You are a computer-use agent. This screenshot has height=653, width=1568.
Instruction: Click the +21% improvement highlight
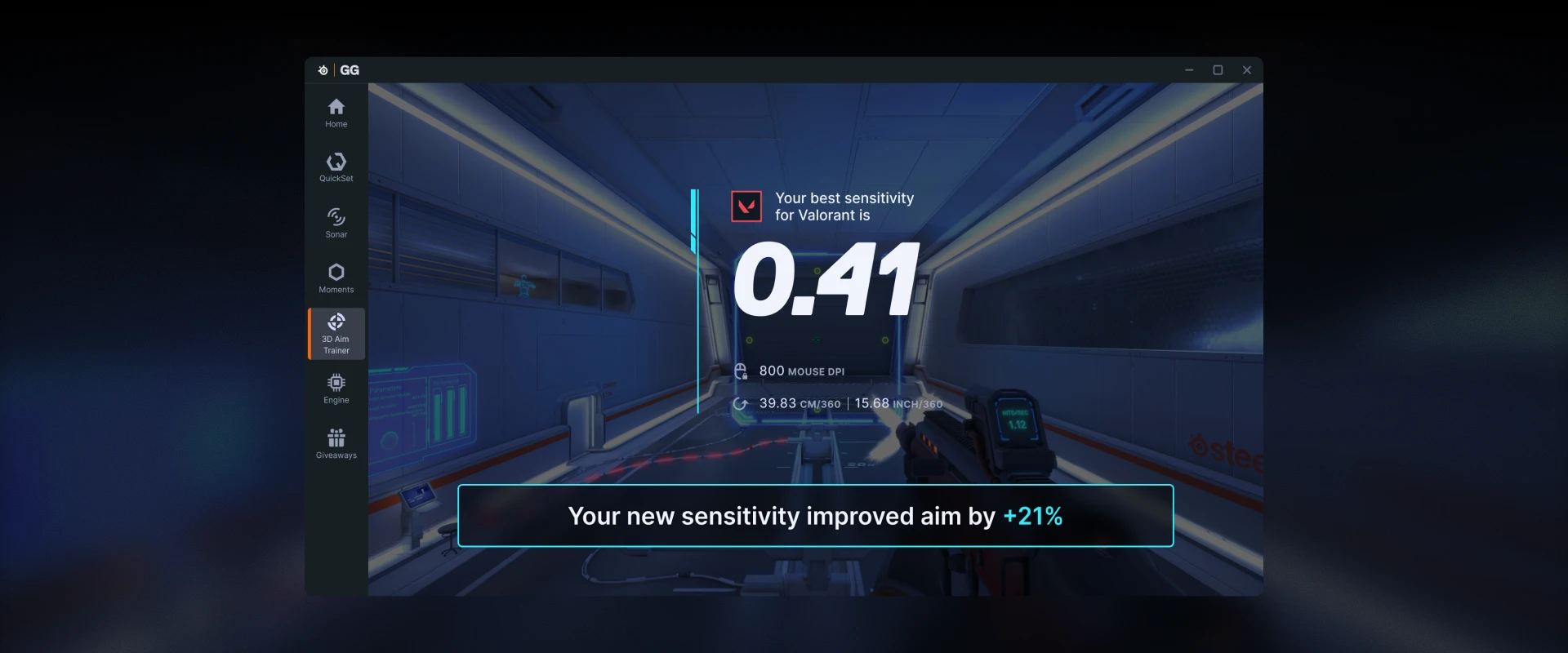(x=1032, y=516)
